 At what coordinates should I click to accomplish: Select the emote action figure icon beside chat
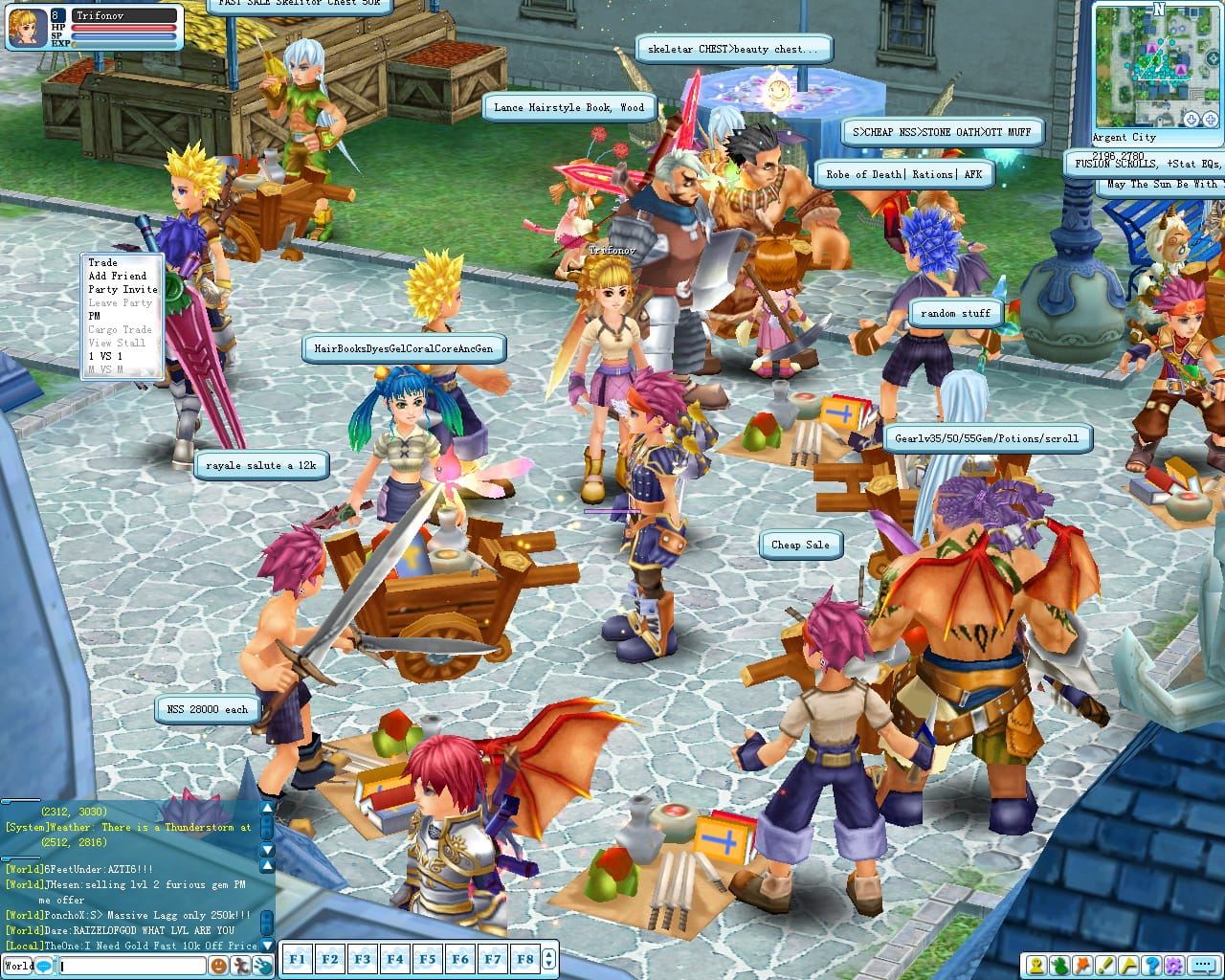(x=241, y=966)
